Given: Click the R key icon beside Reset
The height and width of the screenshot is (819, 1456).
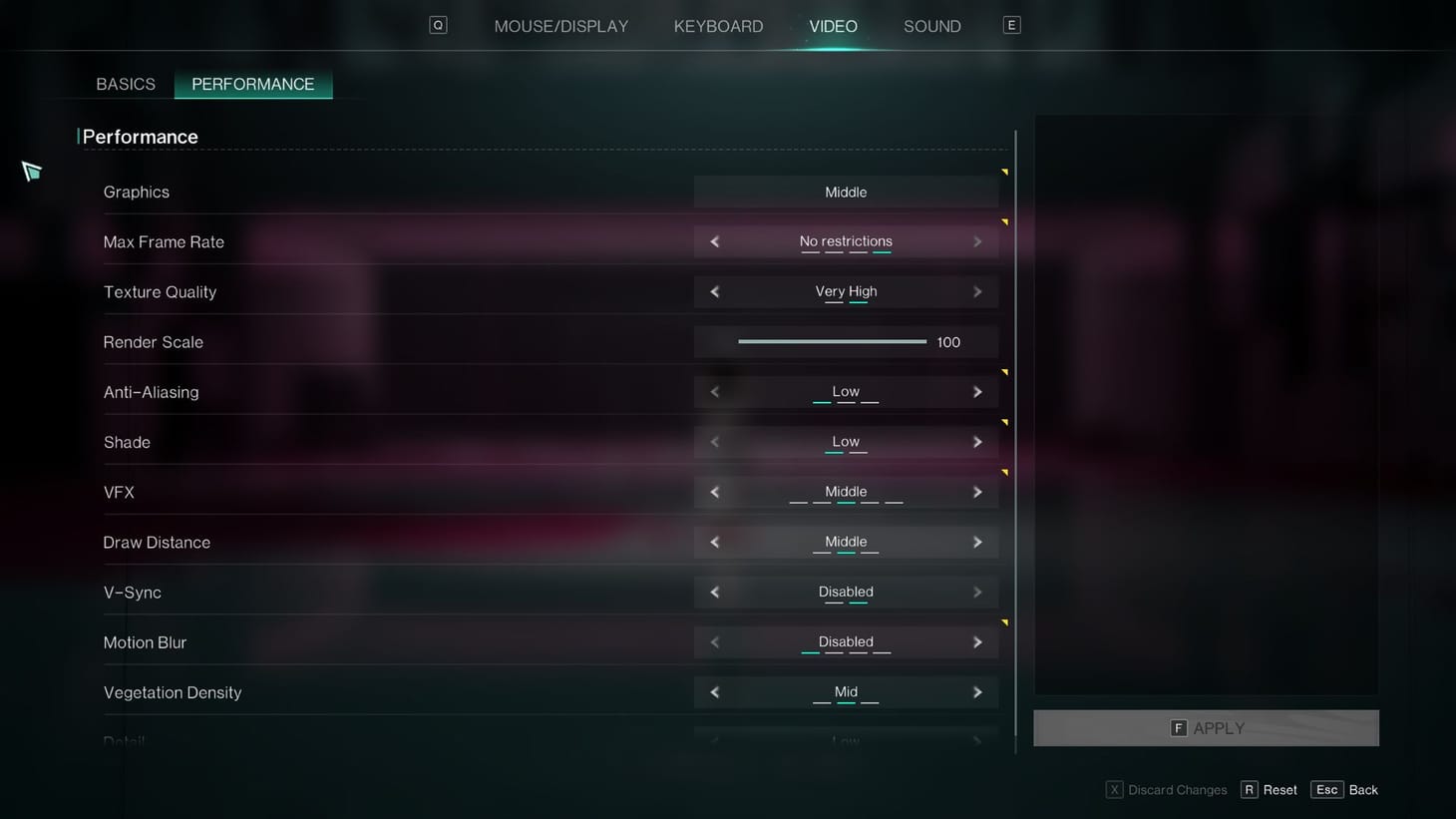Looking at the screenshot, I should [1250, 789].
